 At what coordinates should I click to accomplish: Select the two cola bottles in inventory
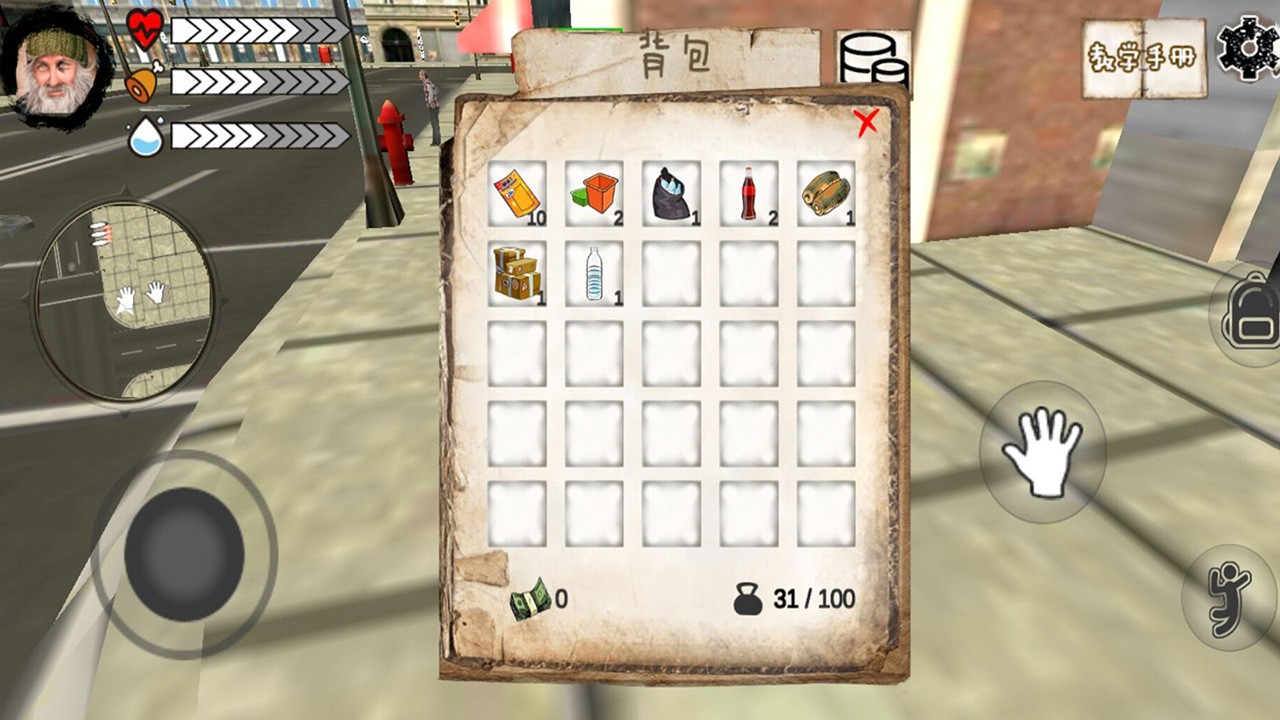point(748,192)
